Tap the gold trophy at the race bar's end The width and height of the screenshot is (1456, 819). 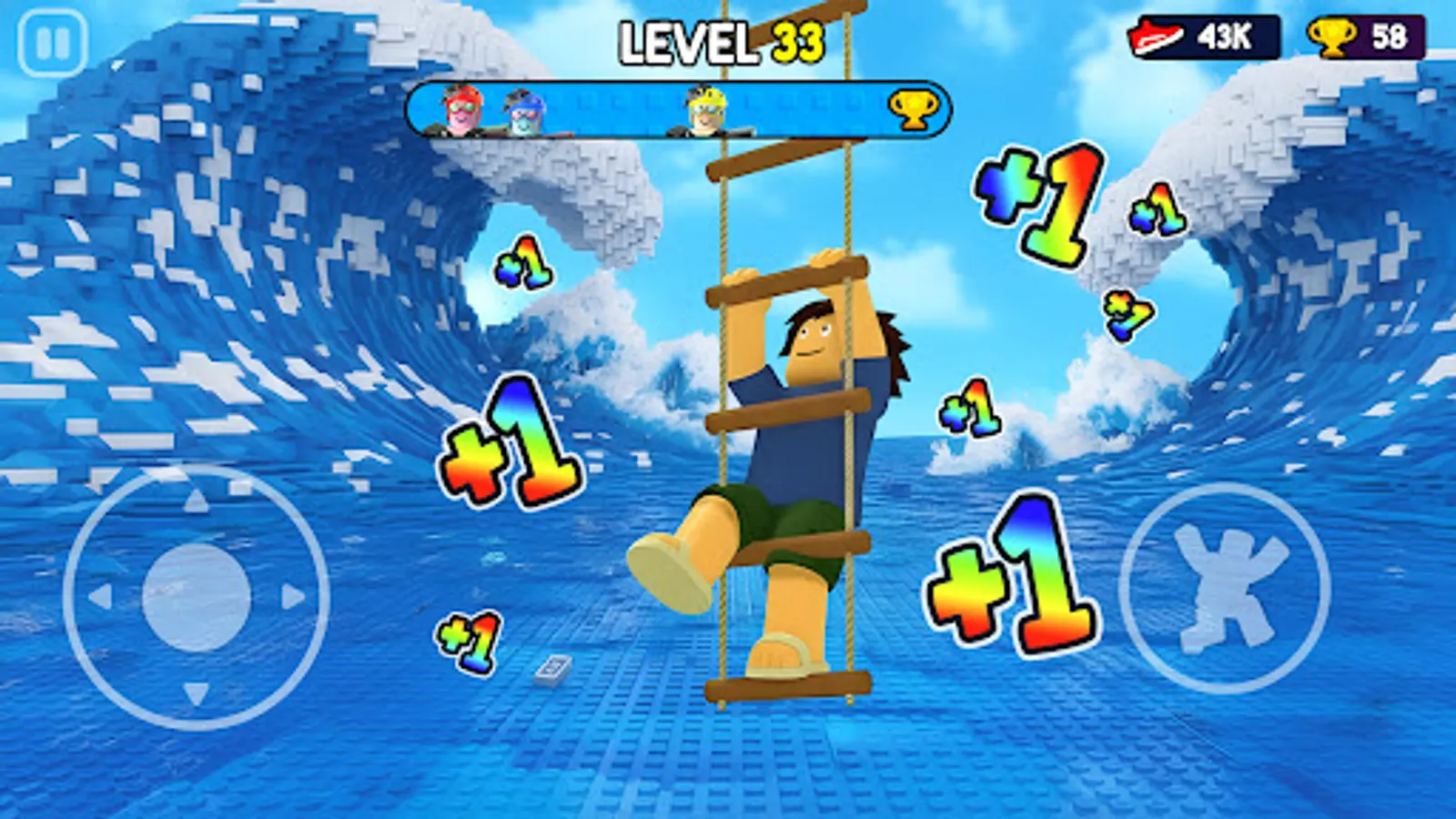pyautogui.click(x=915, y=107)
